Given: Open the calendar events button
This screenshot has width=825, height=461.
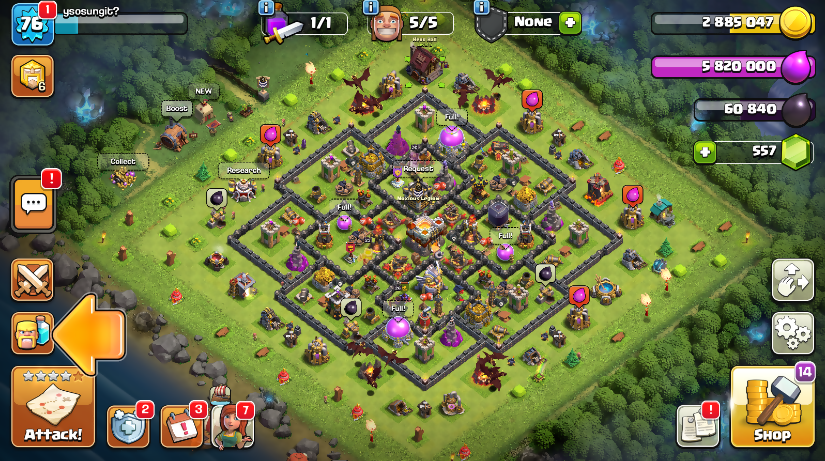Looking at the screenshot, I should [180, 426].
